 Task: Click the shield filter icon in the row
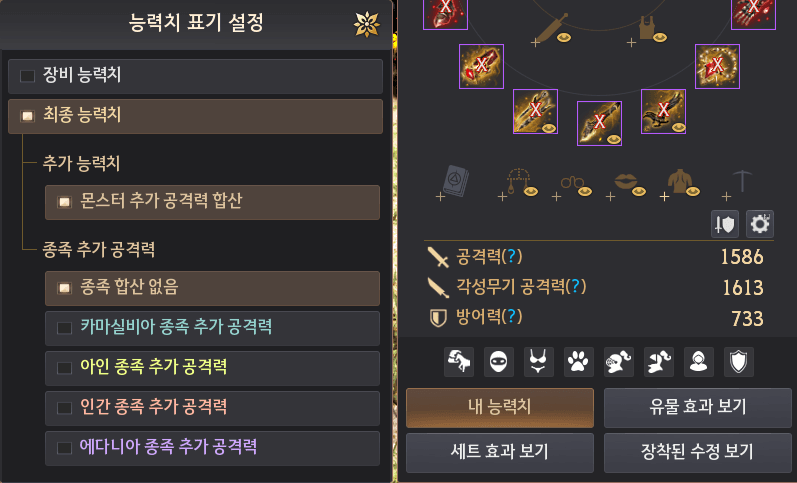739,362
